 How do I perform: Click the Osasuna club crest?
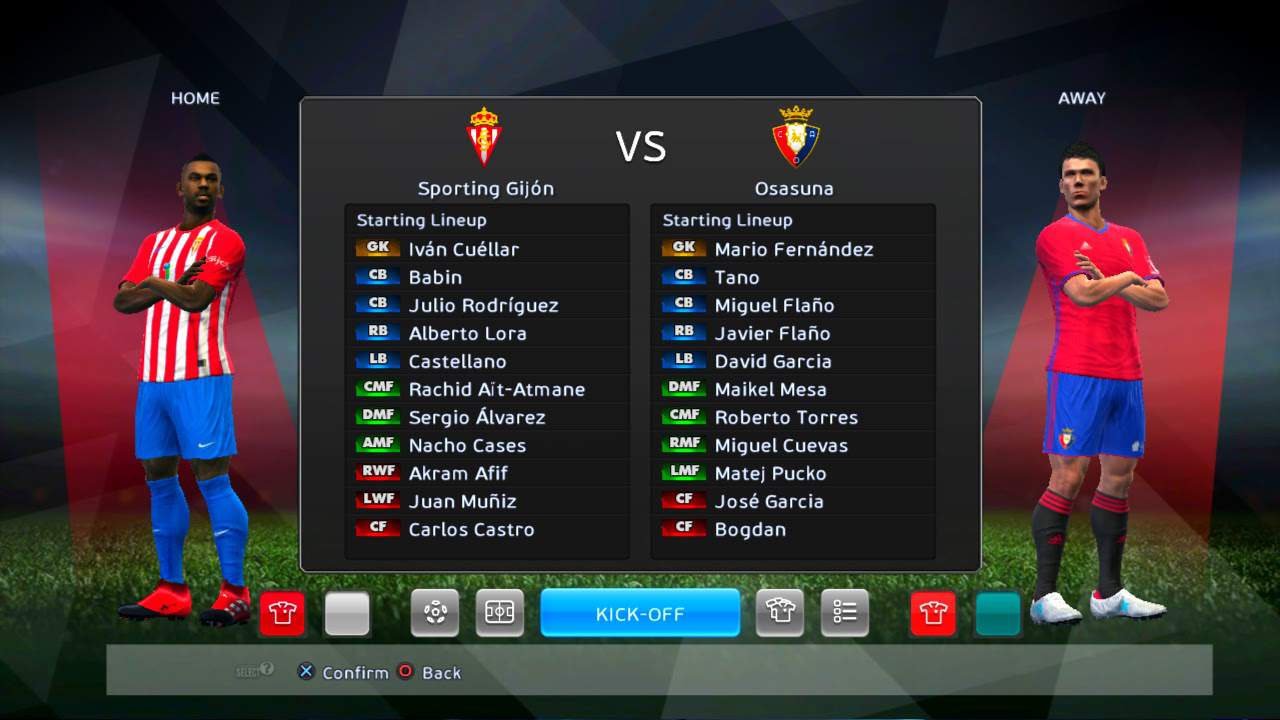coord(795,136)
